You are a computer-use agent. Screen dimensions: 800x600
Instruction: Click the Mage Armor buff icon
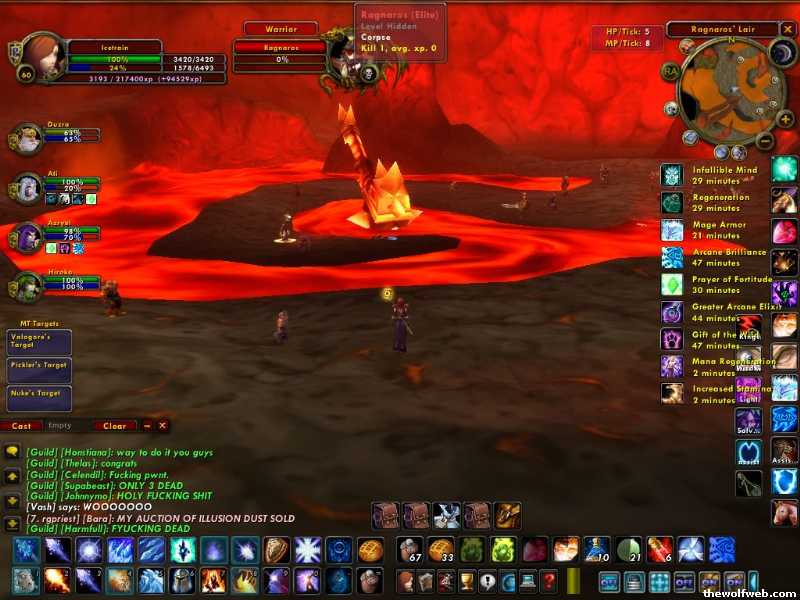pos(672,230)
